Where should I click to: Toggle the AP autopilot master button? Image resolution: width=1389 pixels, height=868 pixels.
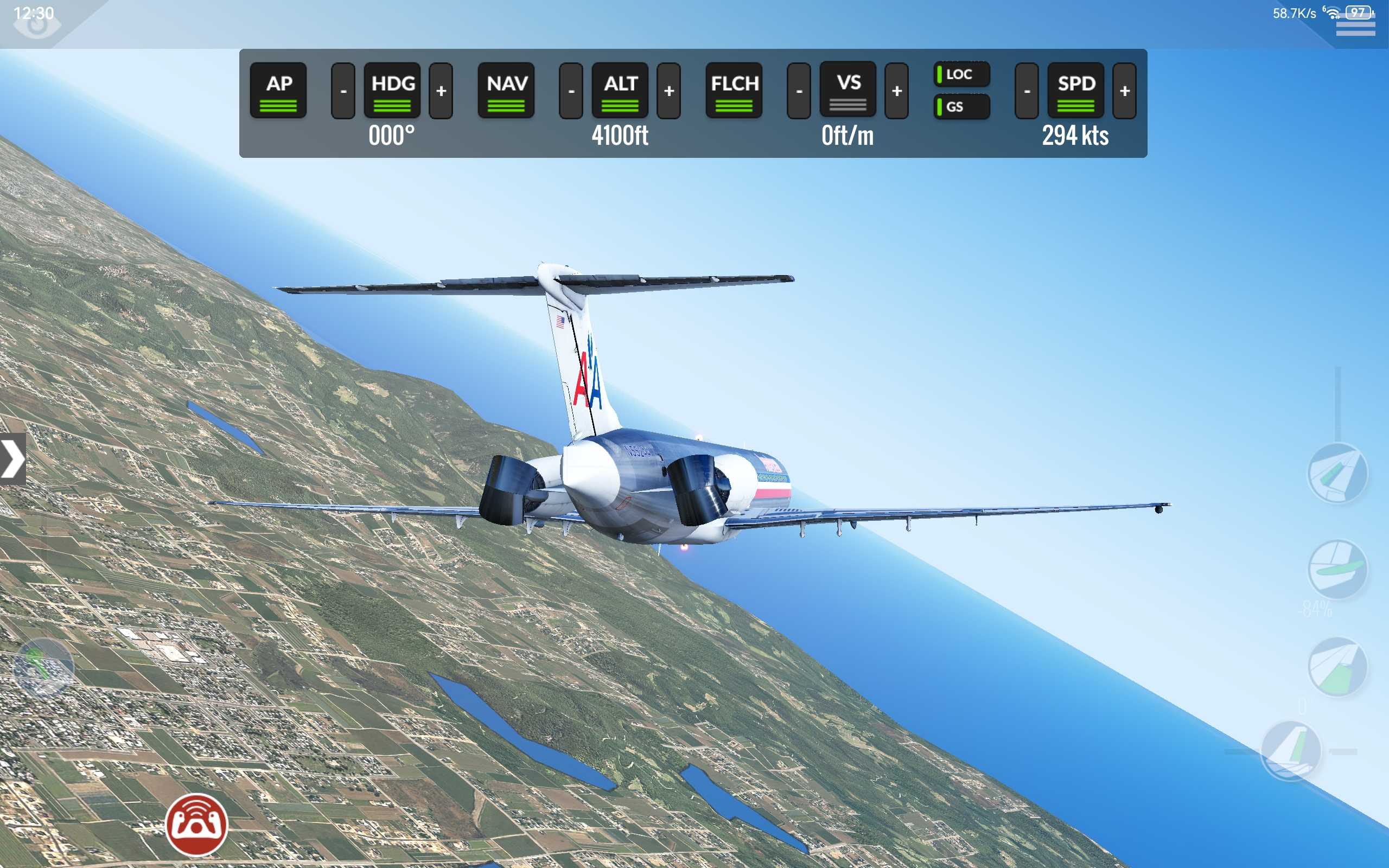pyautogui.click(x=278, y=90)
